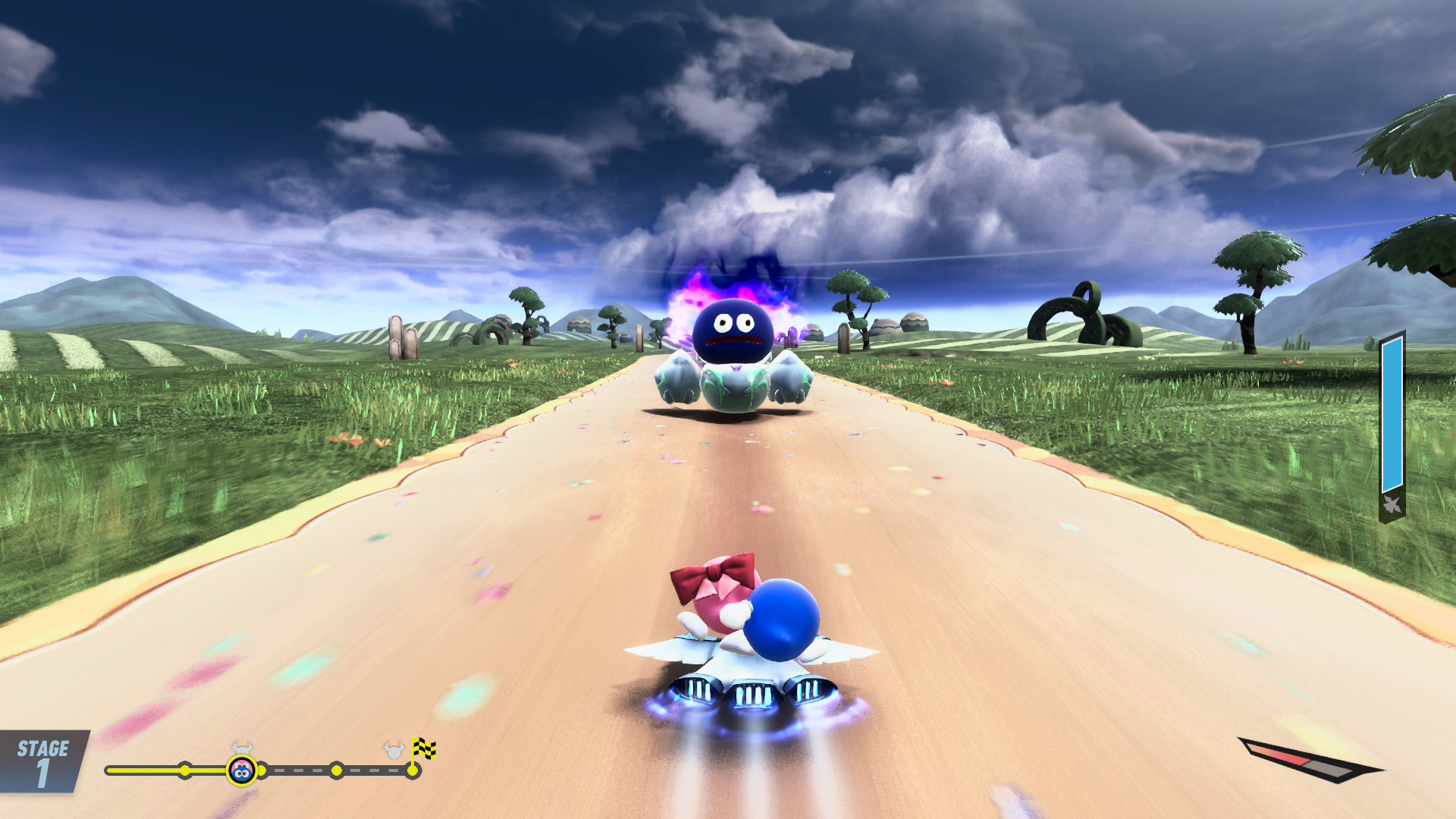Click the Stage 1 badge
1456x819 pixels.
click(42, 761)
